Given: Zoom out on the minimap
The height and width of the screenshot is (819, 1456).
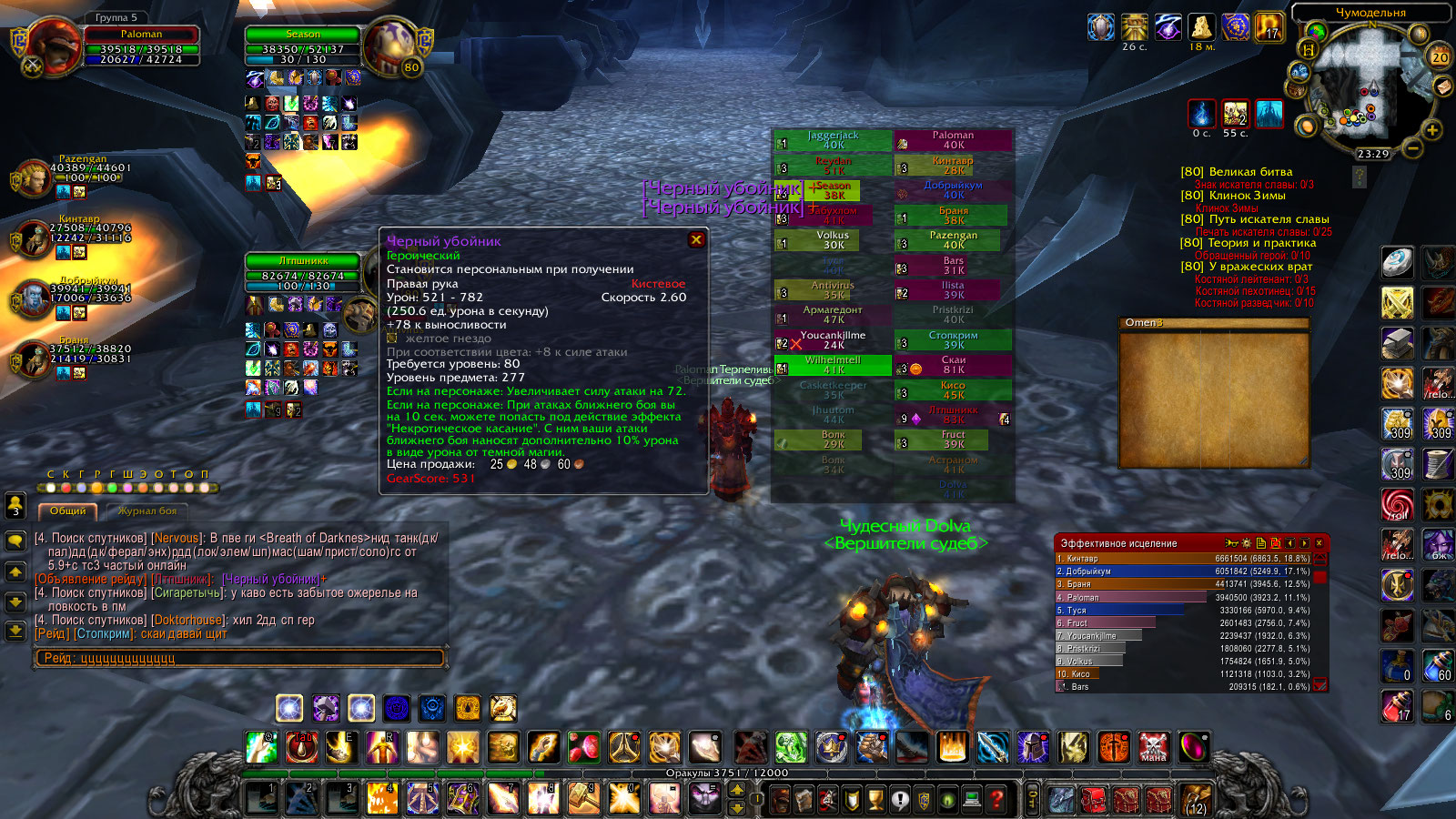Looking at the screenshot, I should pyautogui.click(x=1412, y=147).
